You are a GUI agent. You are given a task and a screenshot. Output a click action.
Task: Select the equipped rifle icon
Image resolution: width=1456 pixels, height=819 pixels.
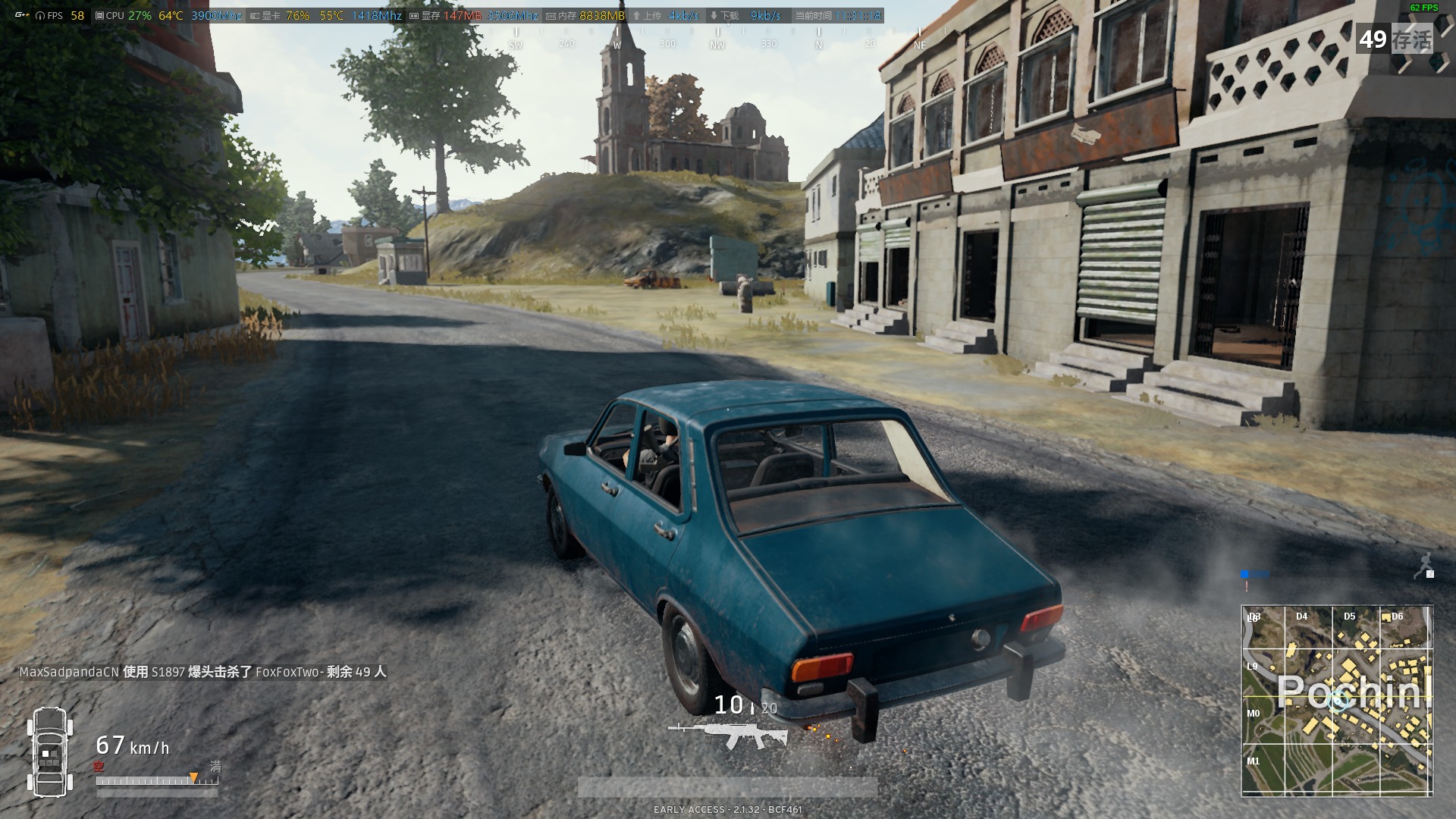[726, 733]
